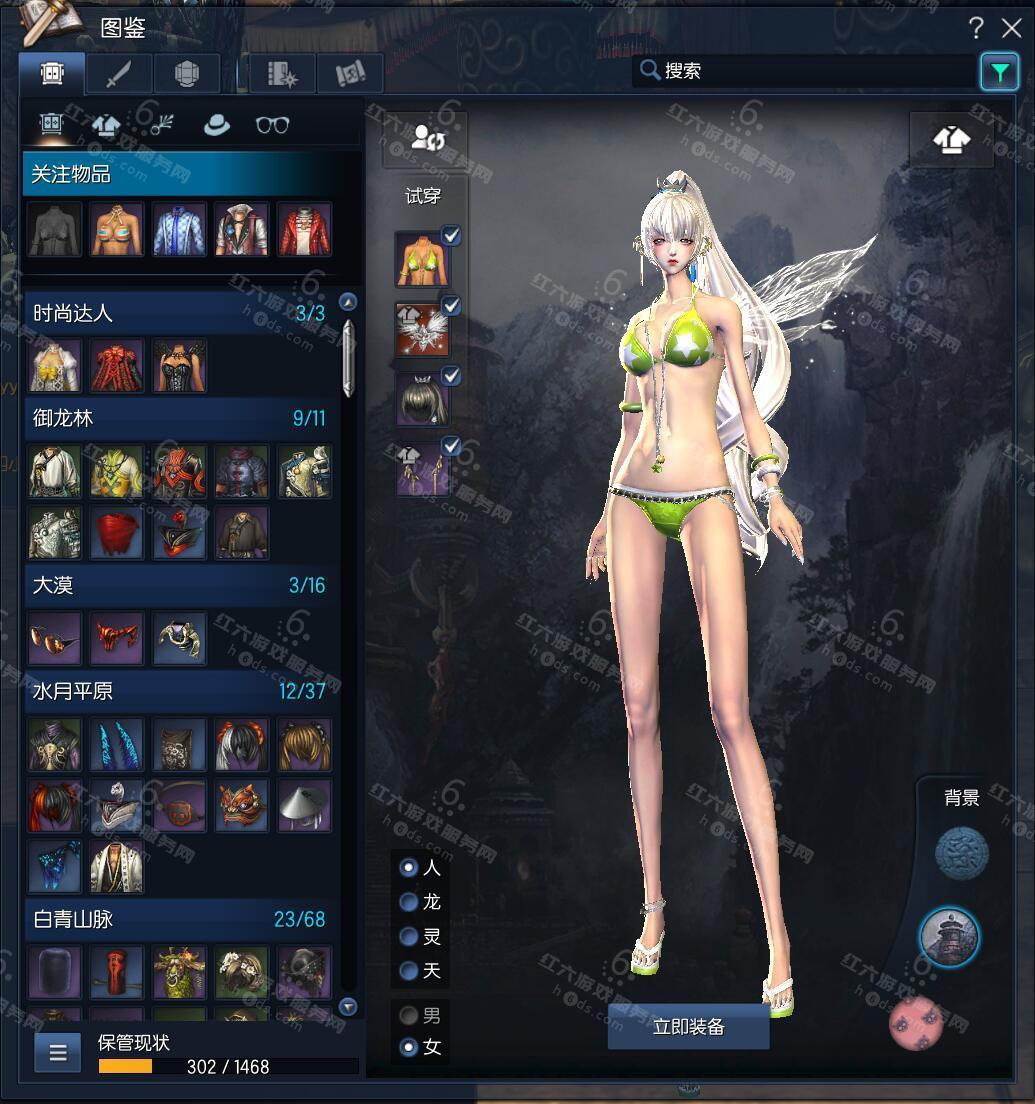1035x1104 pixels.
Task: Show the glasses category
Action: coord(272,125)
